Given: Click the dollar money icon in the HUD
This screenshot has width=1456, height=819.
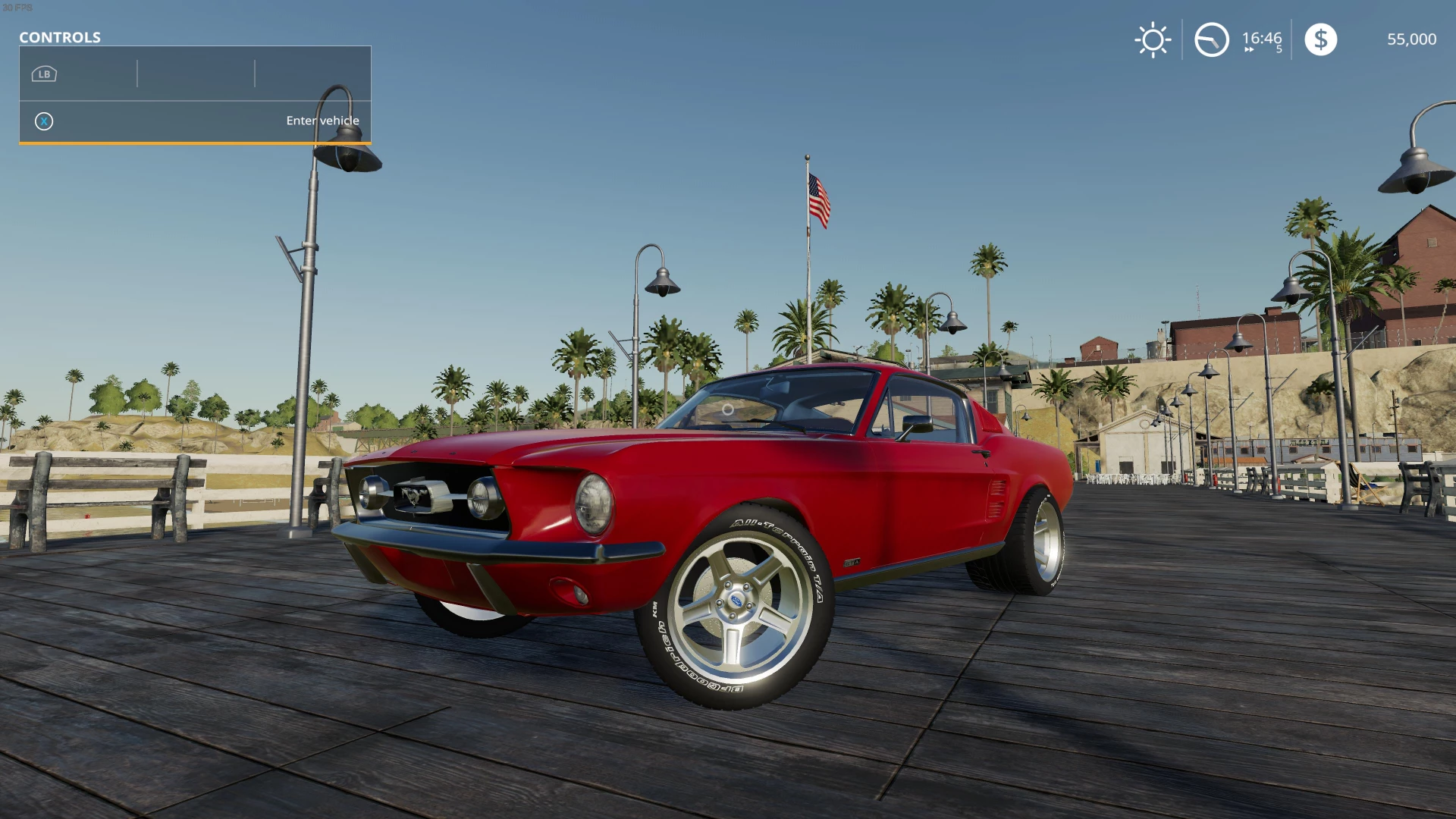Looking at the screenshot, I should [1321, 39].
